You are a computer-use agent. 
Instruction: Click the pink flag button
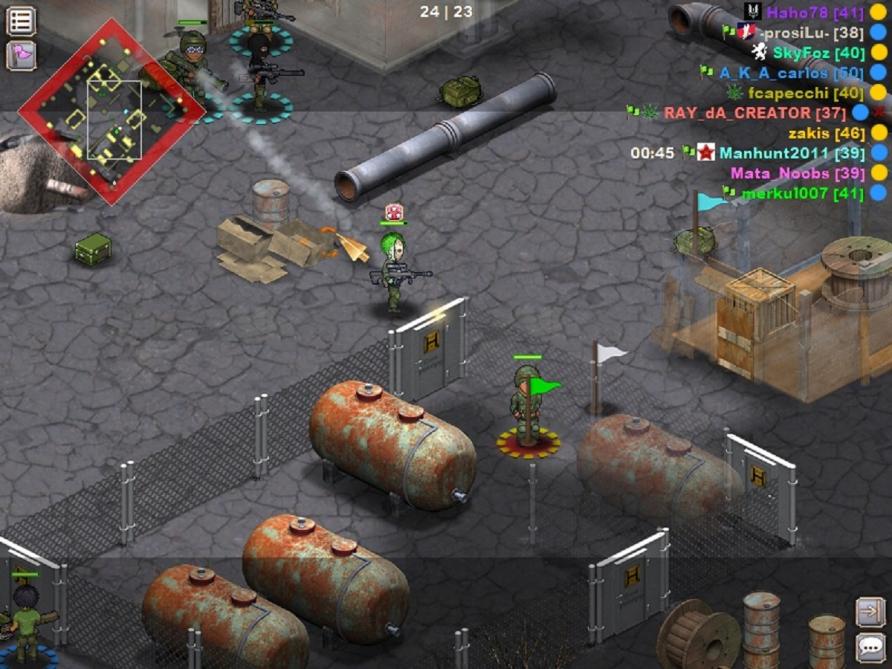21,55
